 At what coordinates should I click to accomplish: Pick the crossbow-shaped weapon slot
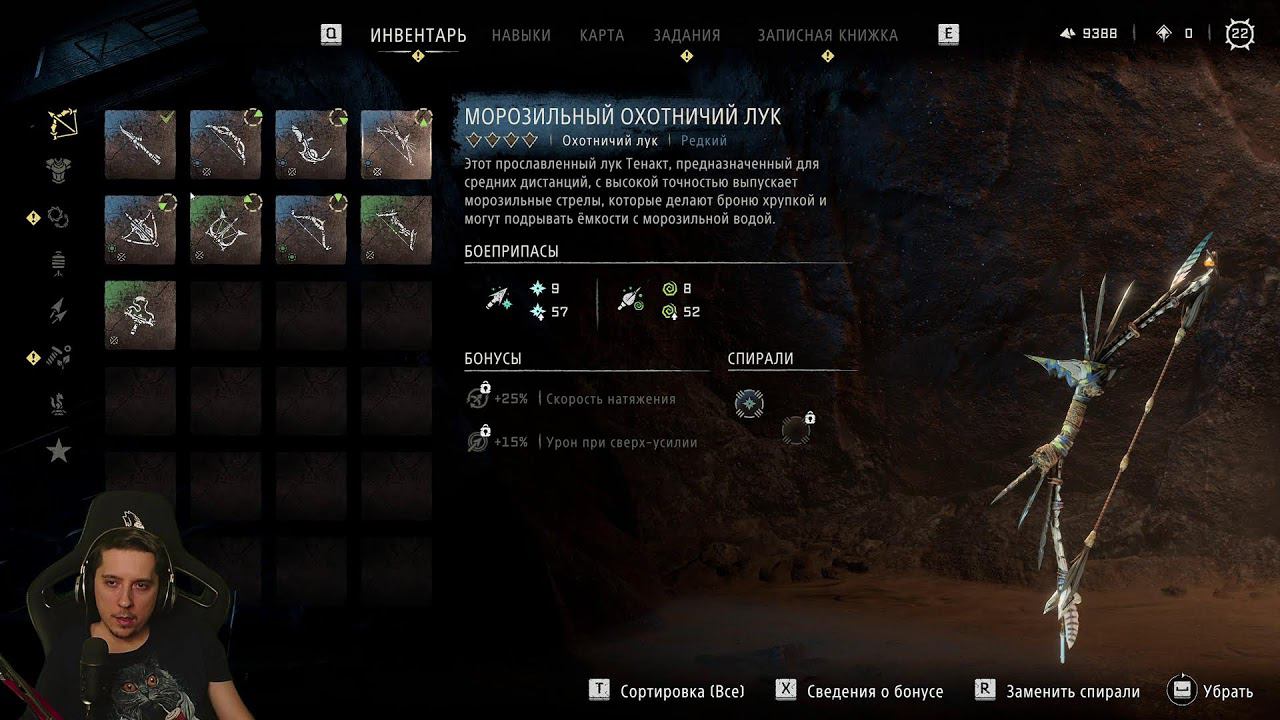coord(140,230)
